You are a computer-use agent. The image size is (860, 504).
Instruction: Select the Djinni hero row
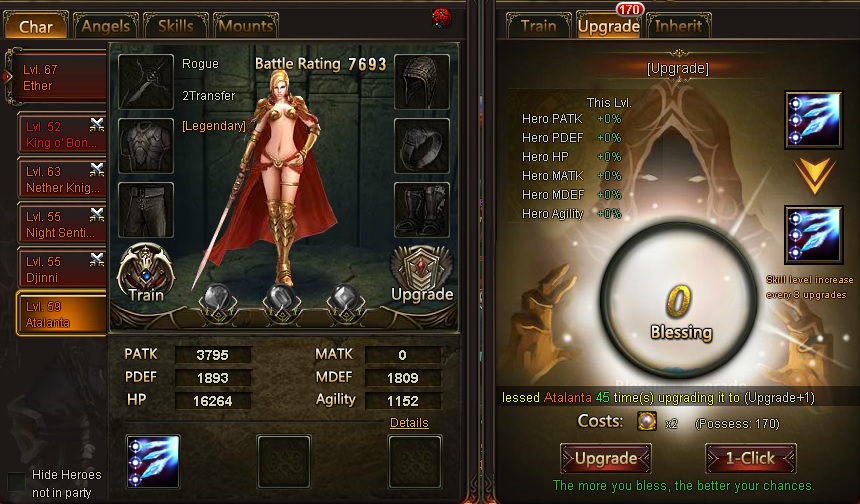[x=62, y=268]
